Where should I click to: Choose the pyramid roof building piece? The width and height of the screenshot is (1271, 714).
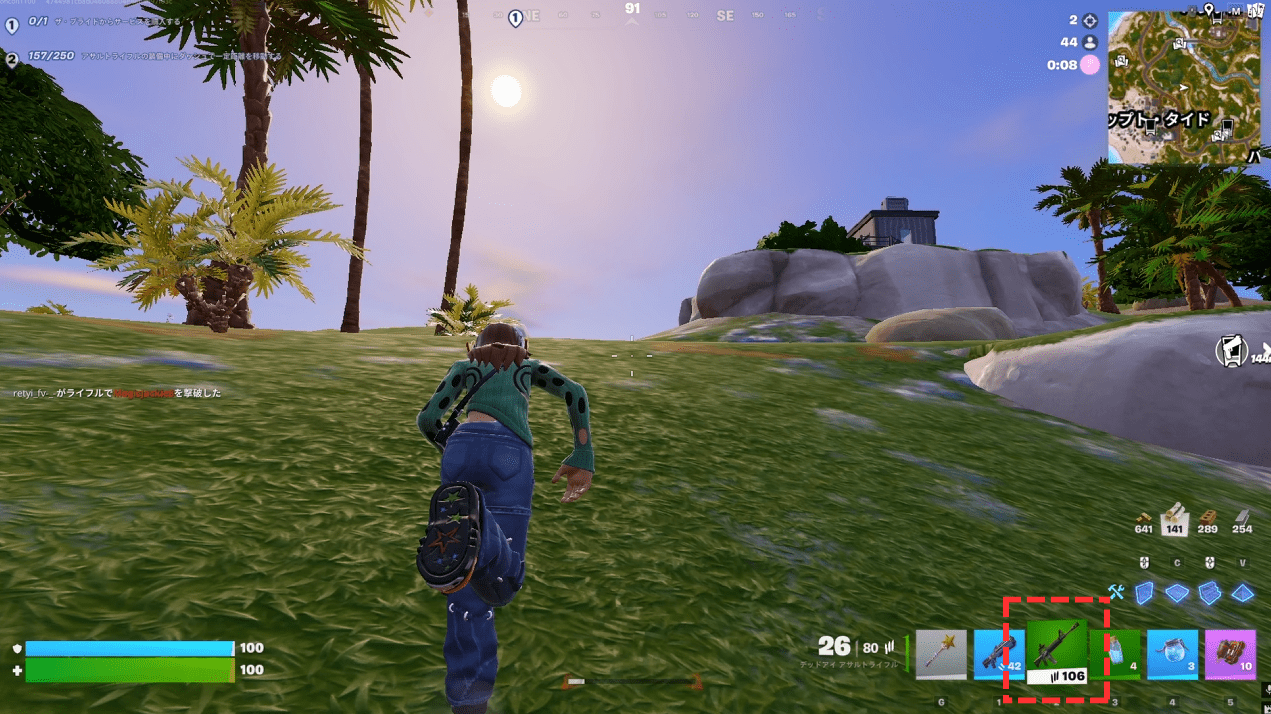point(1243,593)
